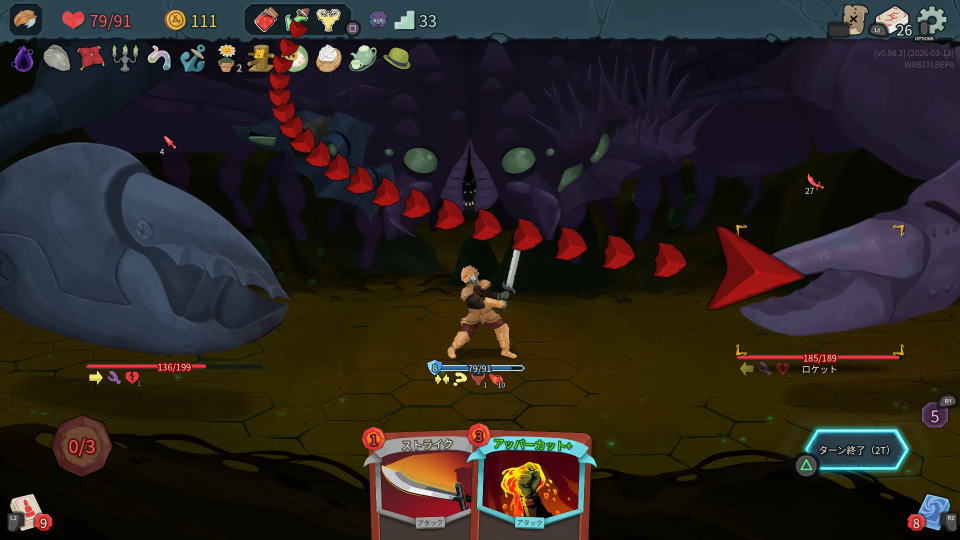Viewport: 960px width, 540px height.
Task: View the exhaust pile with 5 cards
Action: click(x=935, y=414)
